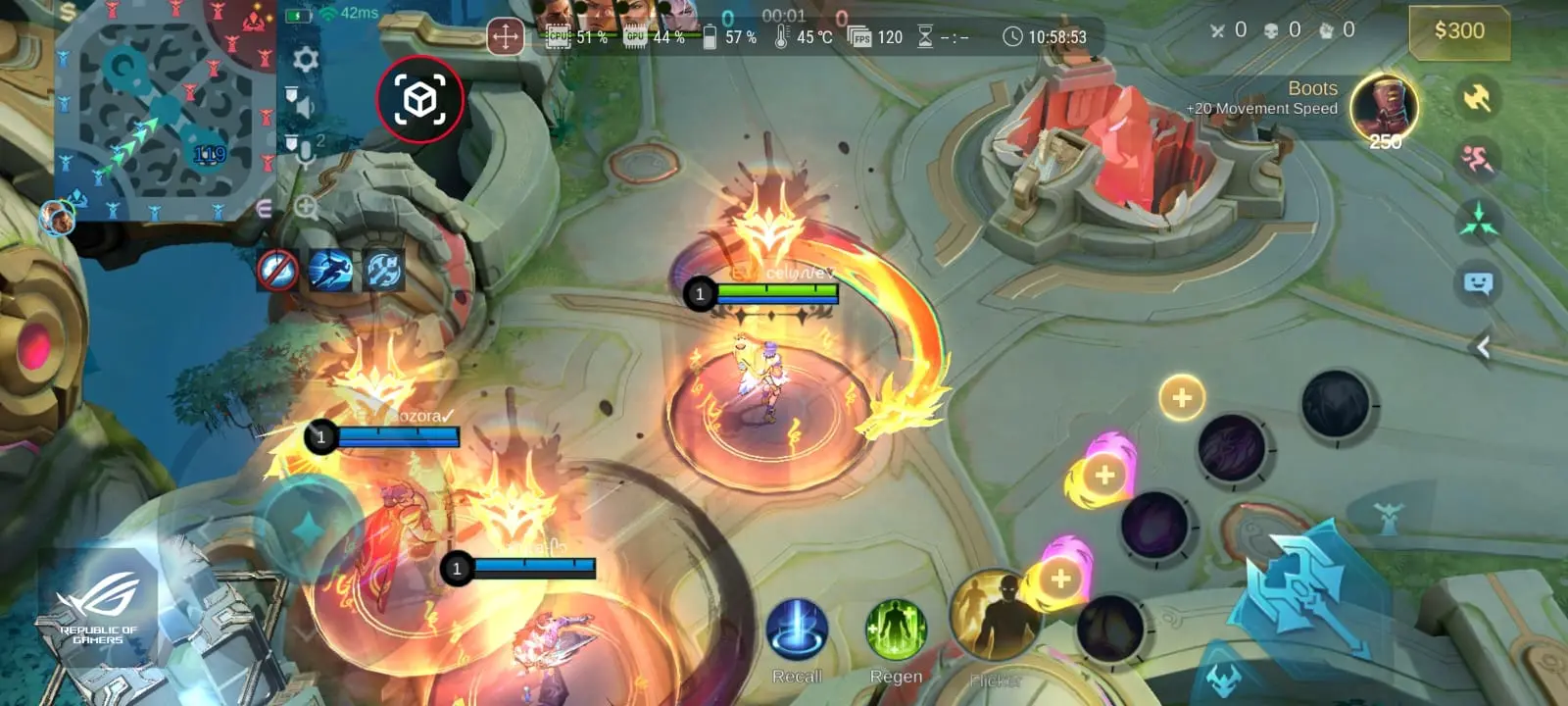Toggle the microphone icon
The image size is (1568, 706).
[303, 152]
